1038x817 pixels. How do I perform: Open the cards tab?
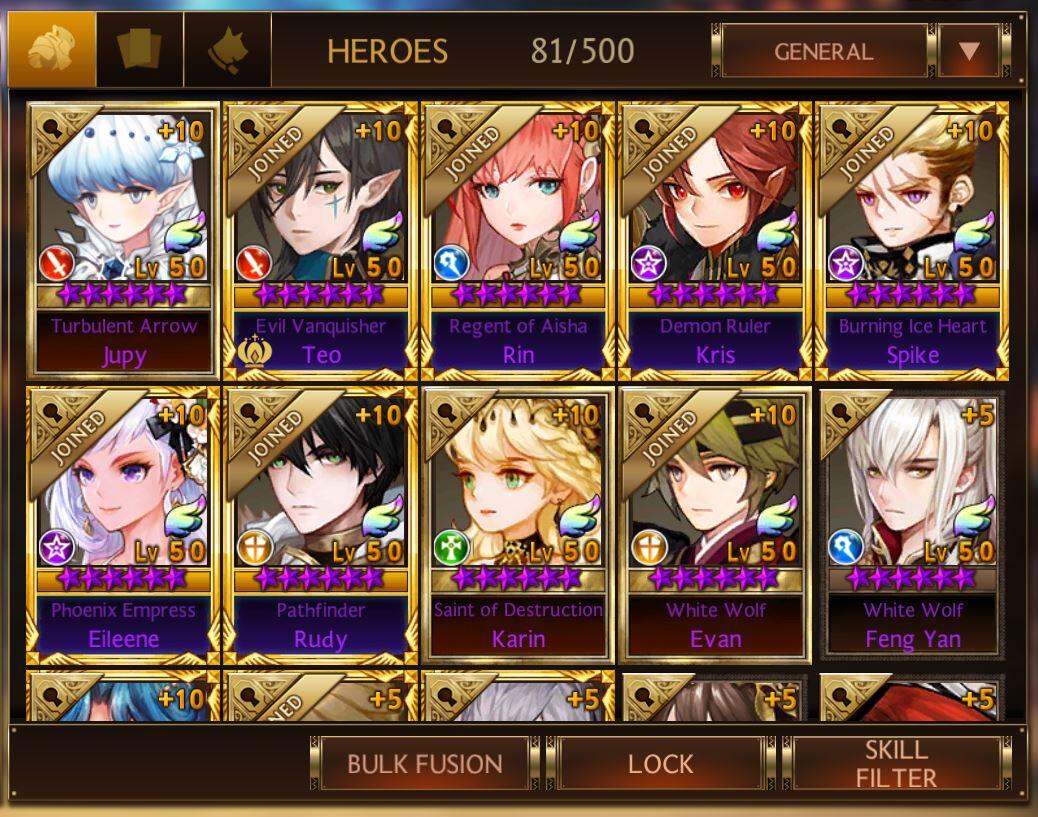coord(140,49)
